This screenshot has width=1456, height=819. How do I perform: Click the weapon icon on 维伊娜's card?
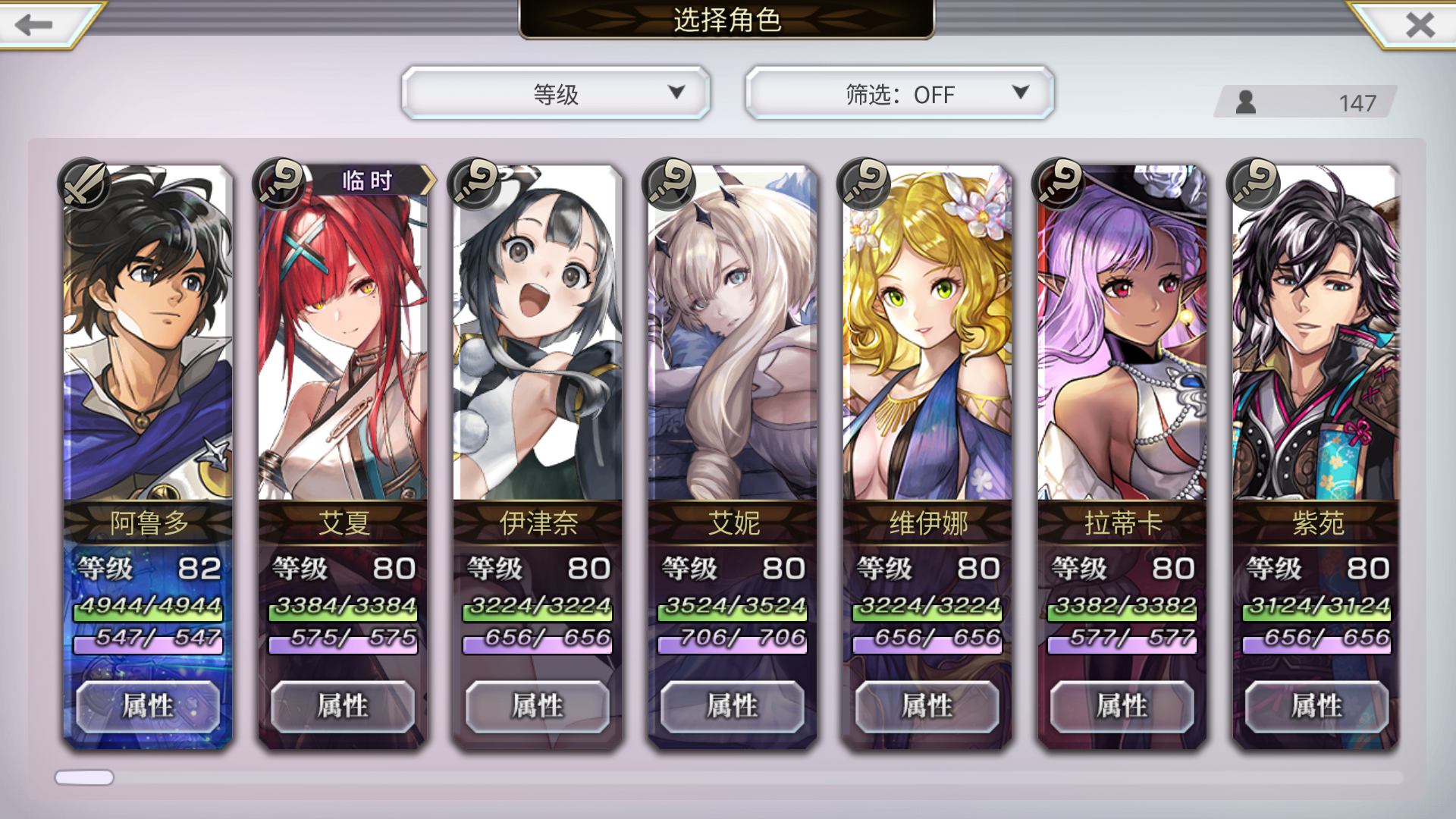click(x=864, y=184)
